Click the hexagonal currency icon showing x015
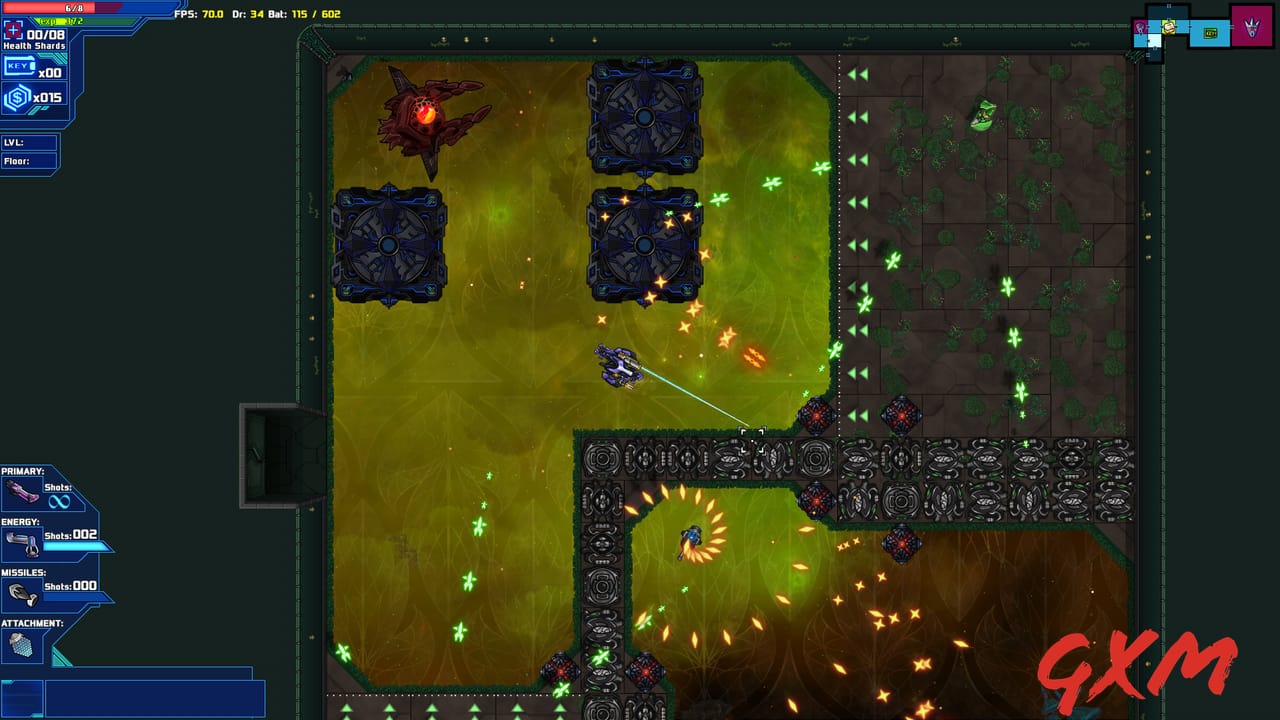Image resolution: width=1280 pixels, height=720 pixels. coord(16,96)
